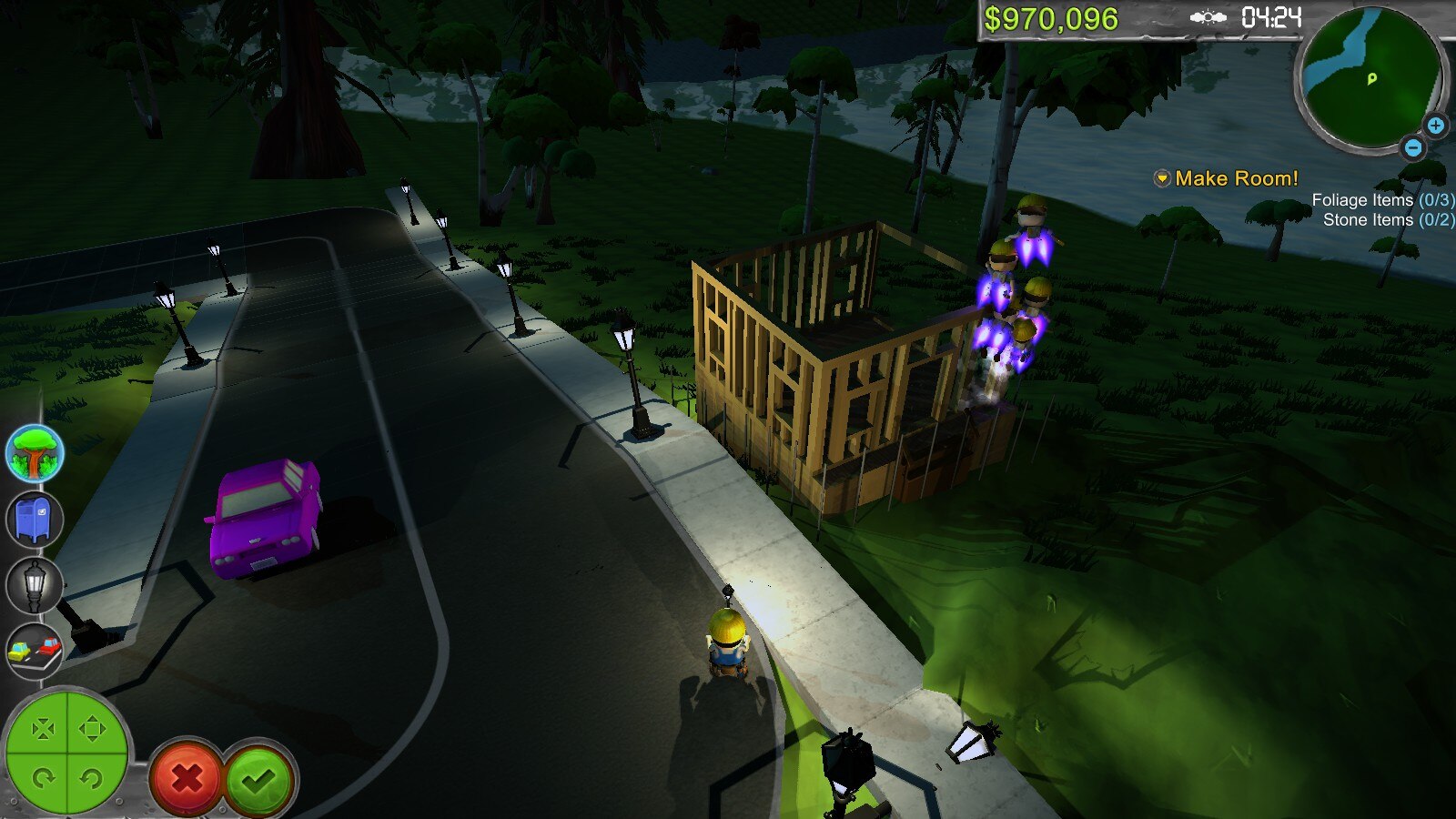Zoom in the minimap with plus
The image size is (1456, 819).
click(1435, 126)
